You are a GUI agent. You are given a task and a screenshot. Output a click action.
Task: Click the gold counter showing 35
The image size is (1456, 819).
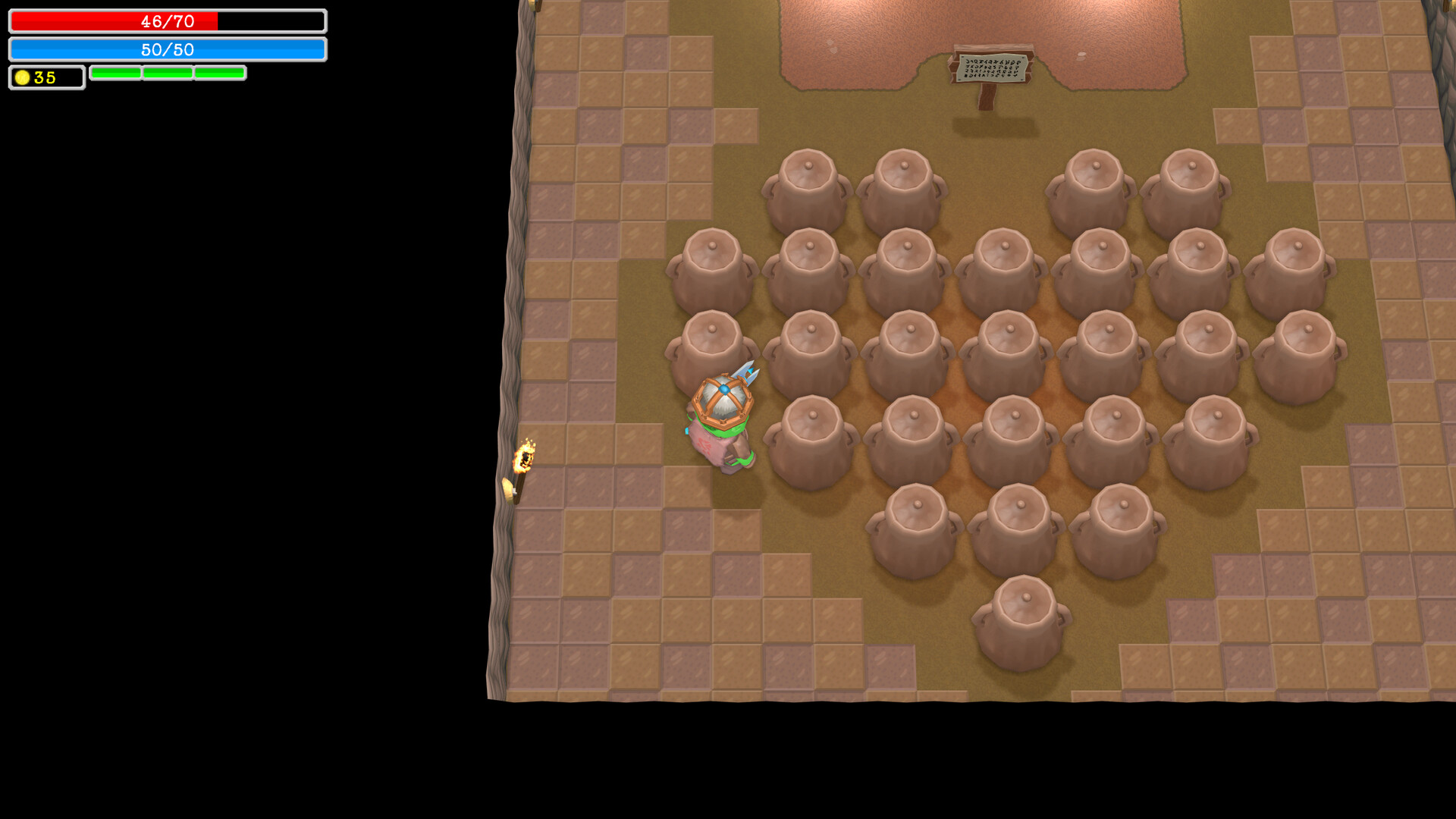click(x=45, y=77)
